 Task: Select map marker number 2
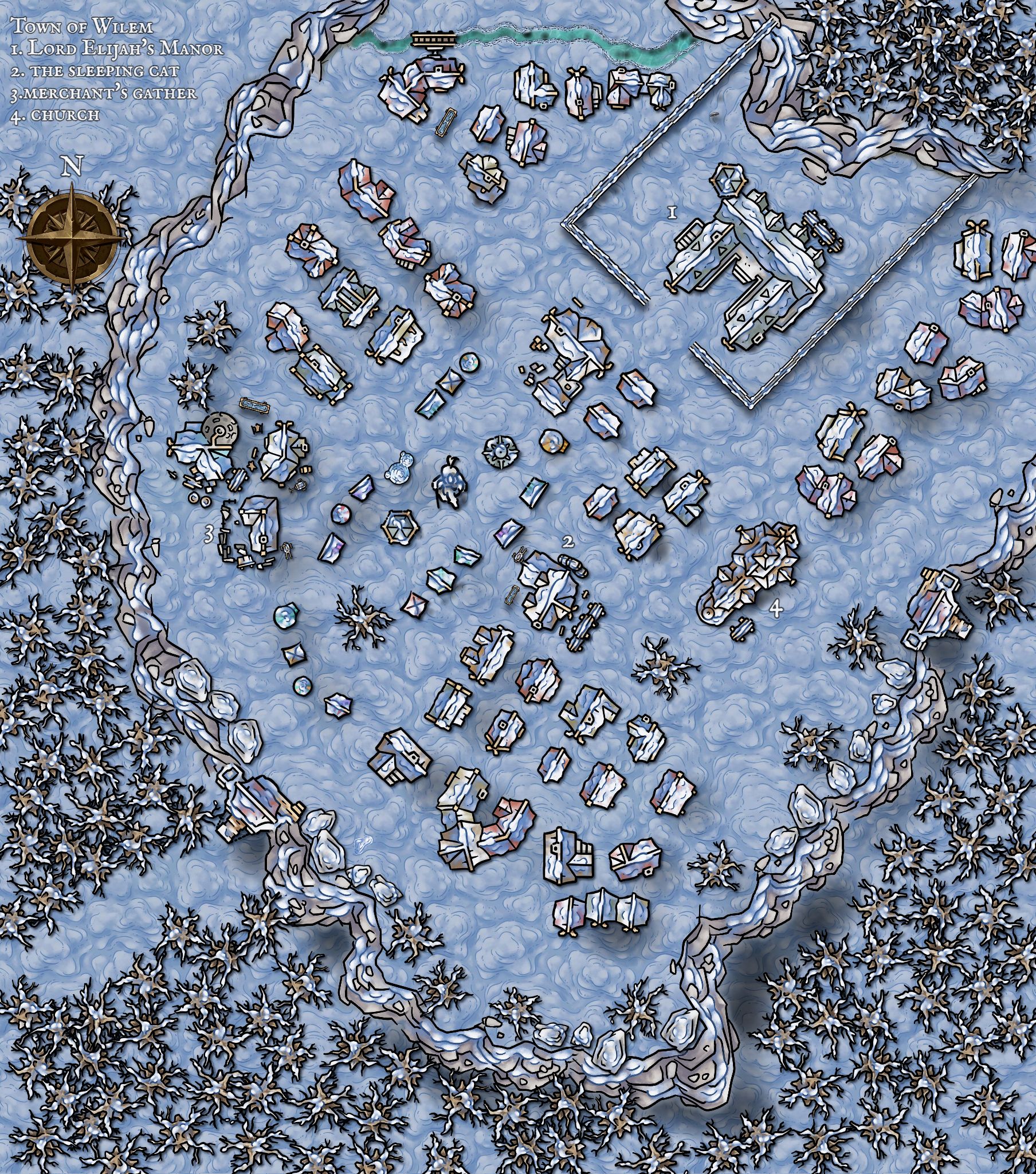pos(568,541)
